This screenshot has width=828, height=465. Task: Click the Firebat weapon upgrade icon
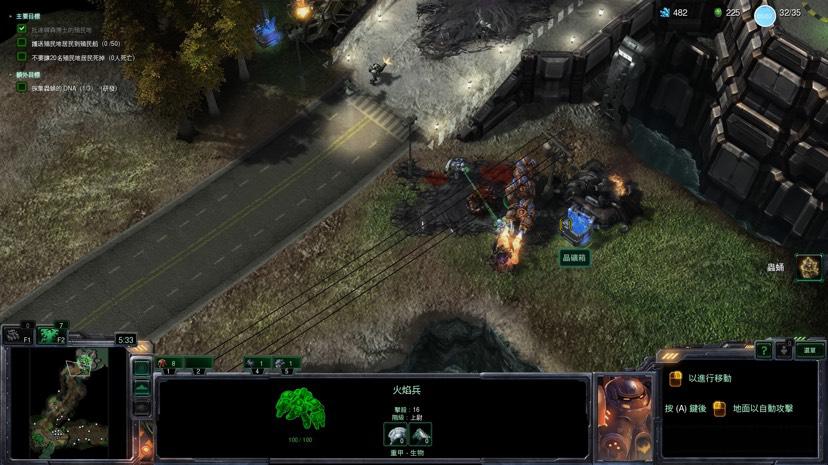click(x=396, y=434)
